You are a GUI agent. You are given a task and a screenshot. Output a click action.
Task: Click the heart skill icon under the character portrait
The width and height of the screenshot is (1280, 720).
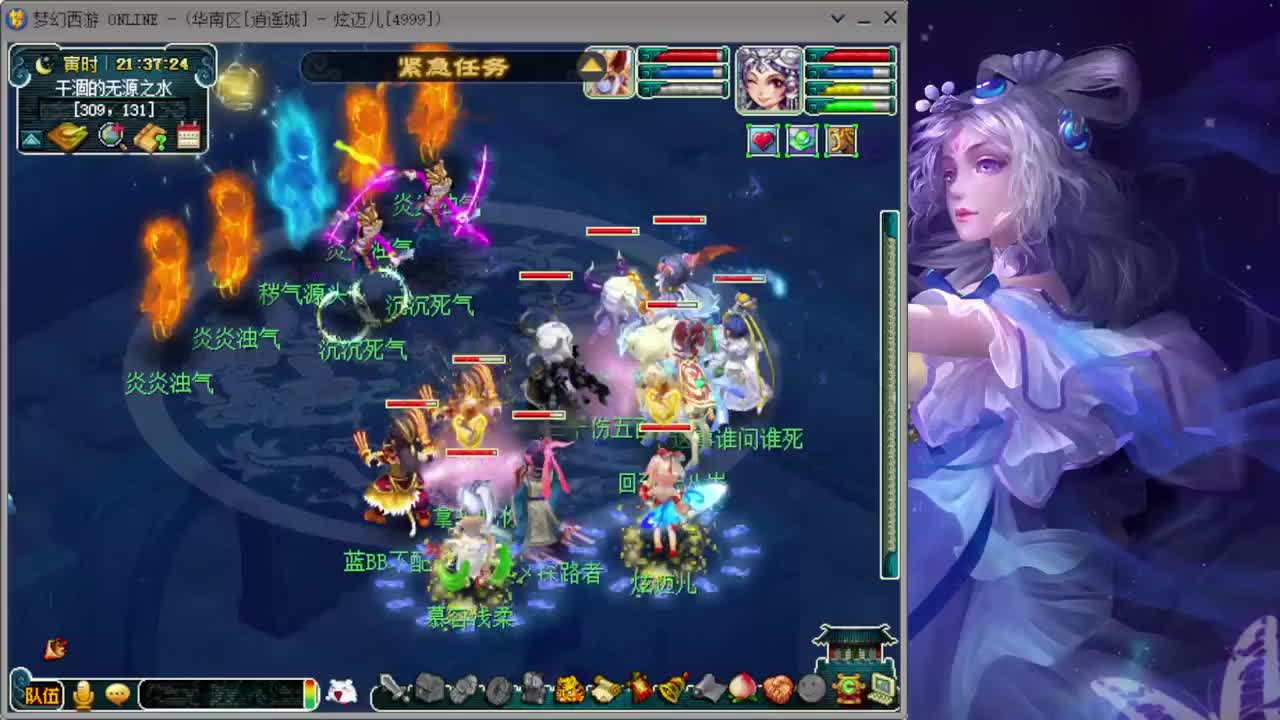(x=762, y=141)
